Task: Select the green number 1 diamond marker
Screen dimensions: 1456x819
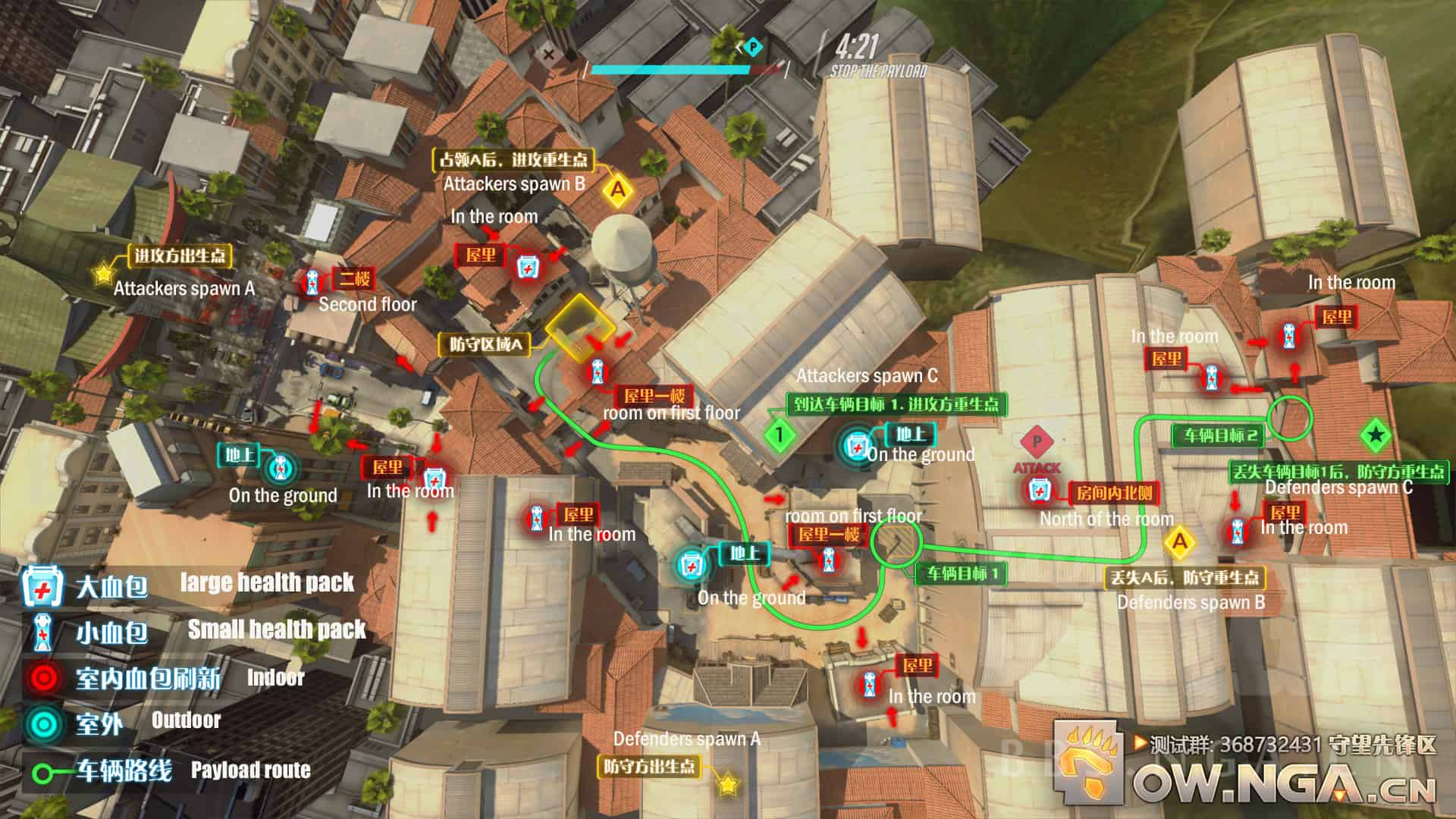Action: pyautogui.click(x=779, y=435)
